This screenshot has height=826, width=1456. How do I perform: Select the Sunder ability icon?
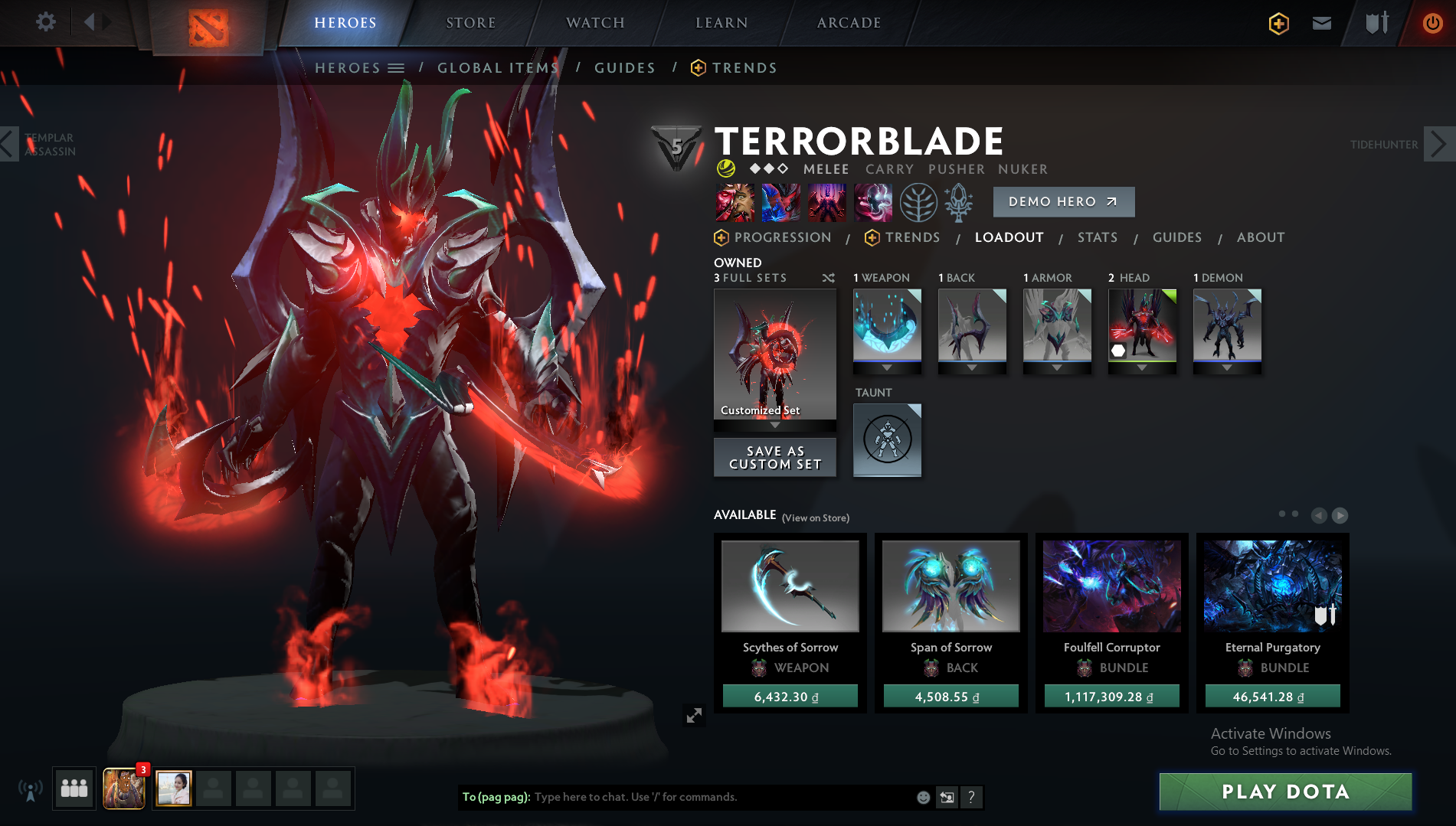(x=873, y=202)
